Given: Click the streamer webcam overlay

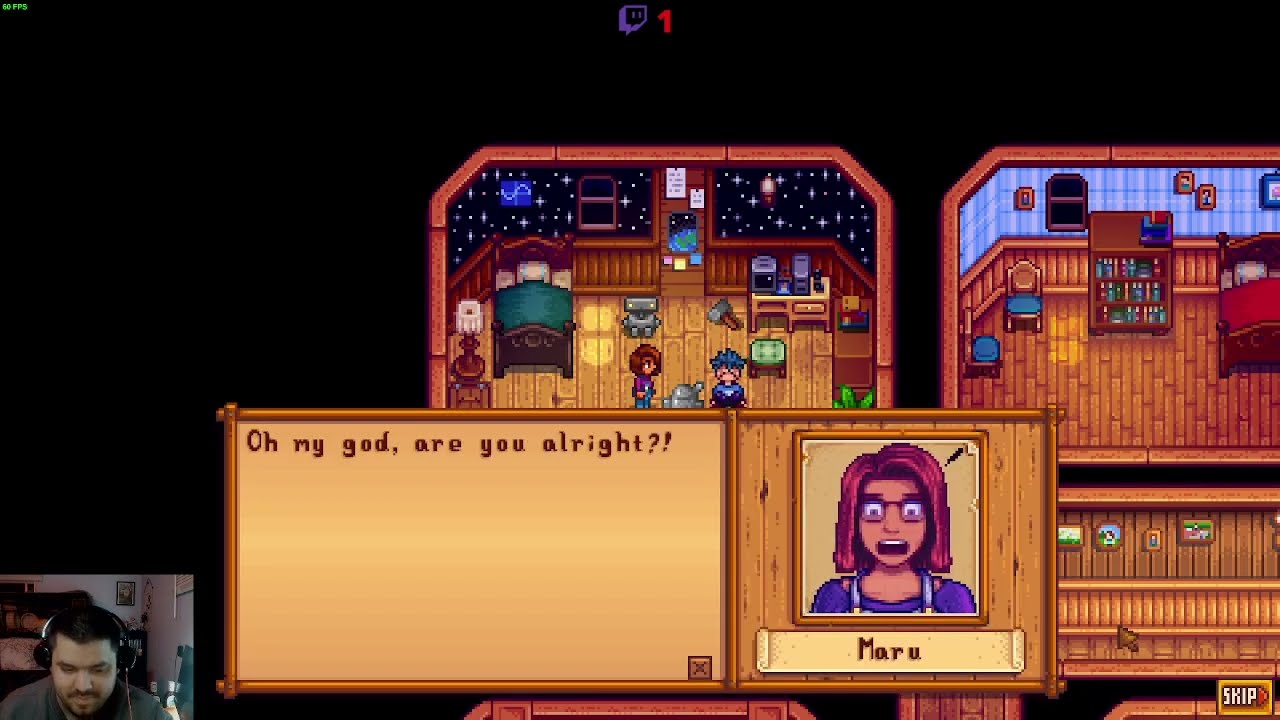Looking at the screenshot, I should tap(95, 645).
